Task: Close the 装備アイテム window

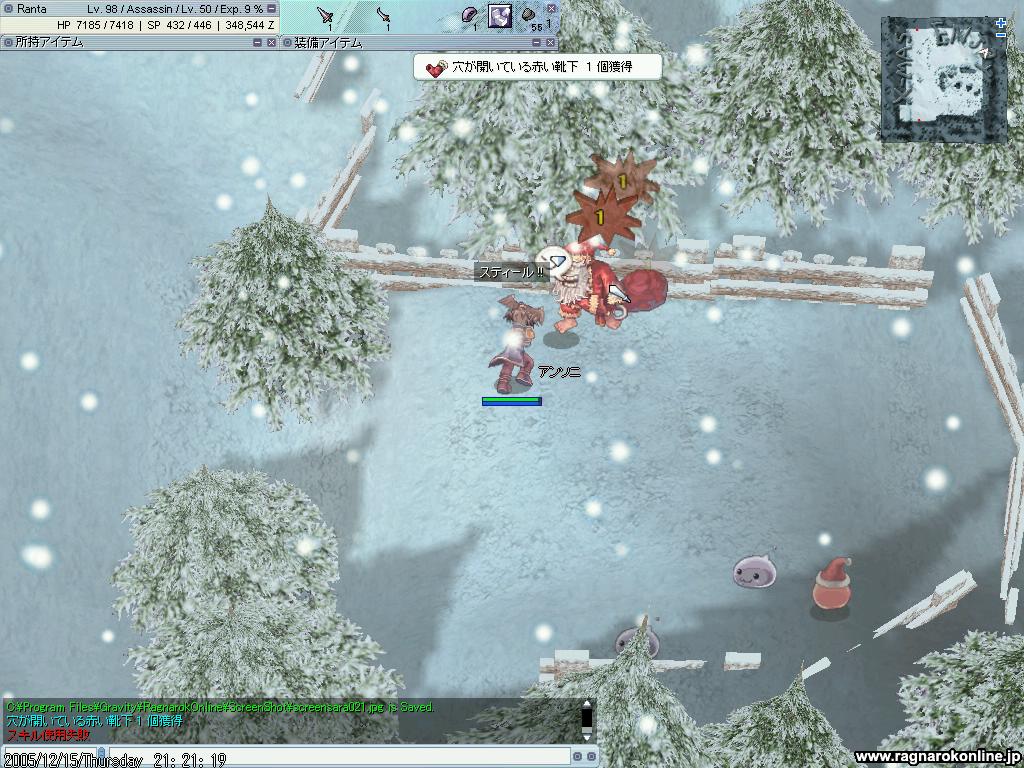Action: 551,43
